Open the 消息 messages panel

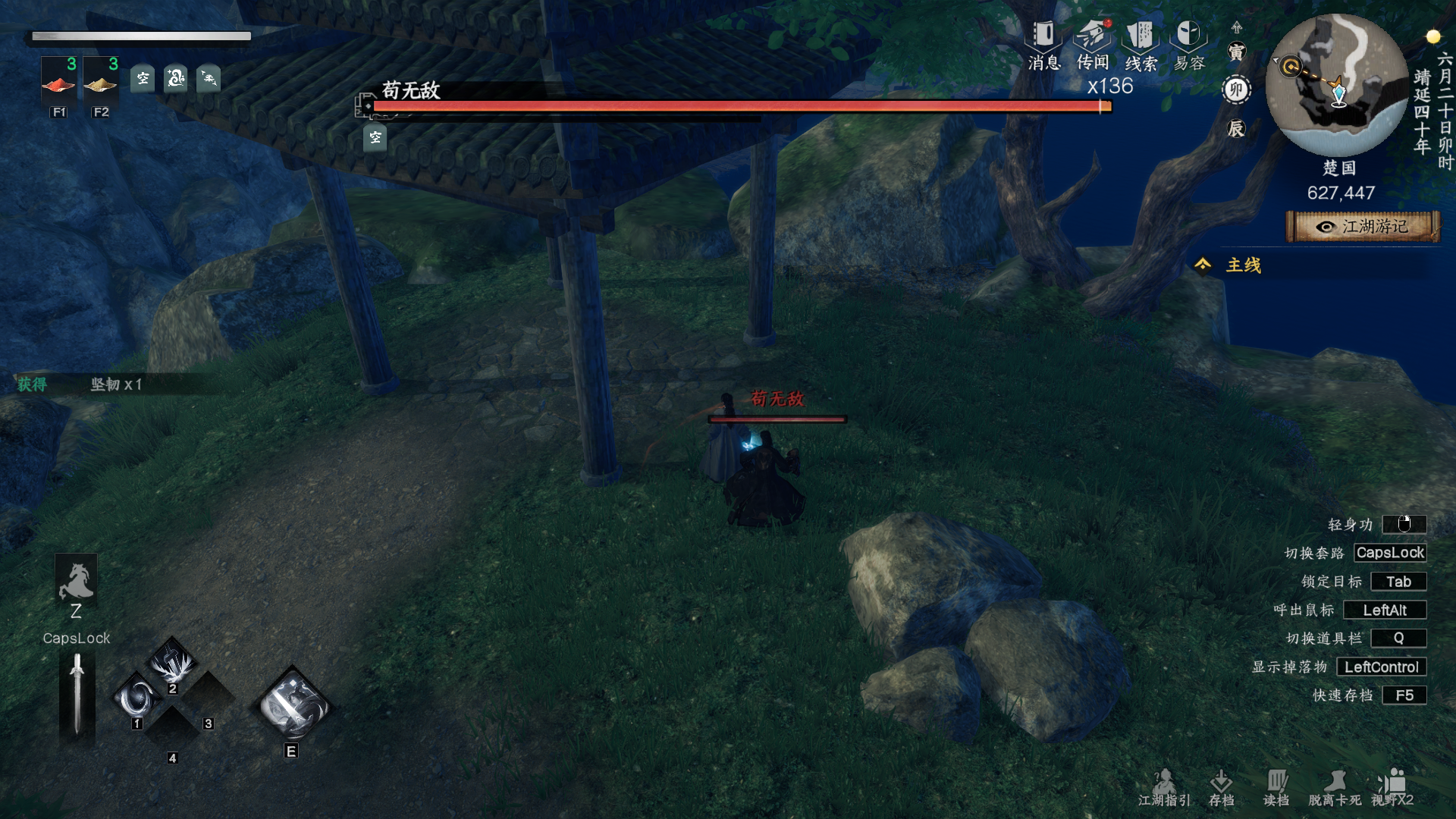tap(1043, 45)
